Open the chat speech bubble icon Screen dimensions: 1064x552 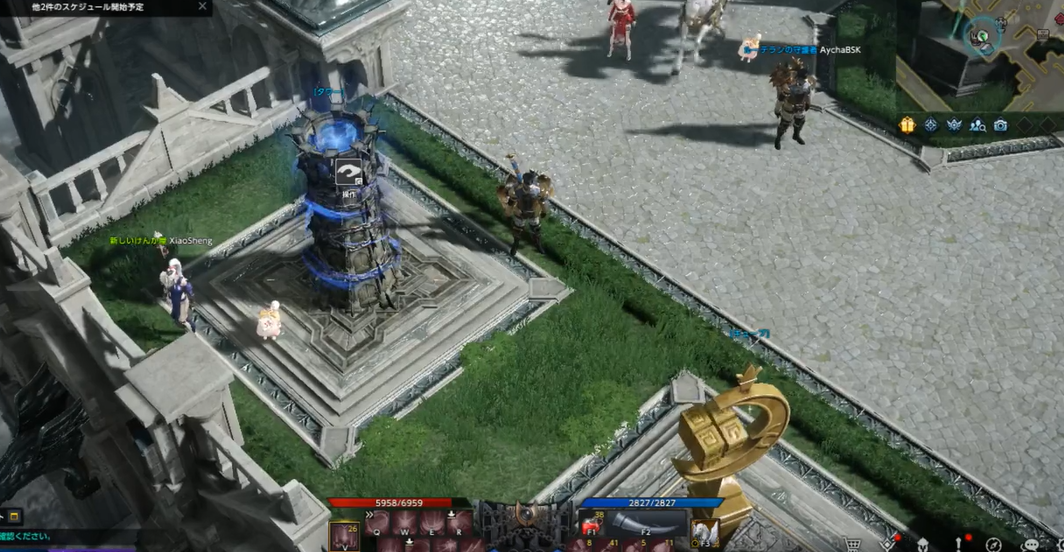(x=1030, y=545)
